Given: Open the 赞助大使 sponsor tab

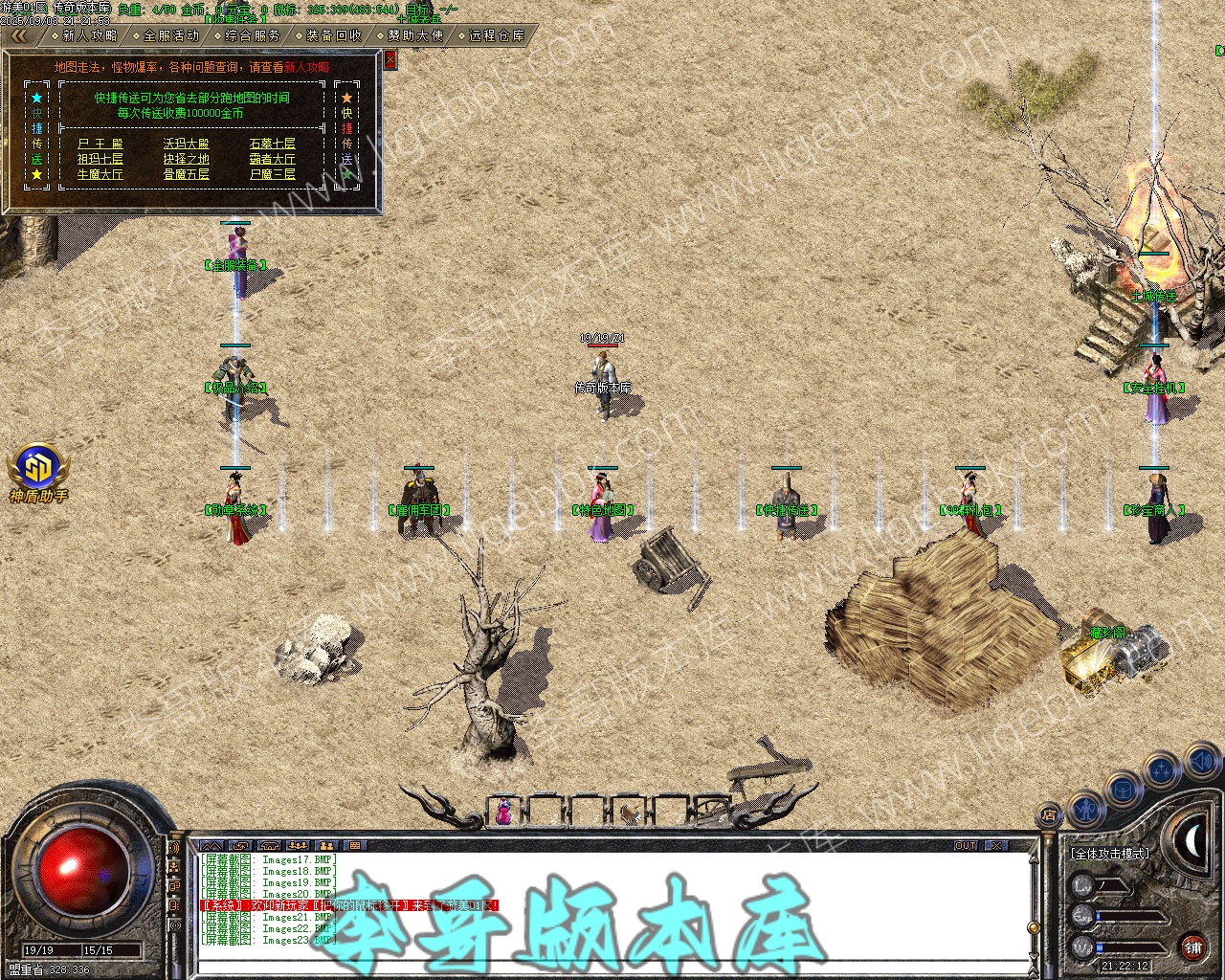Looking at the screenshot, I should click(x=415, y=35).
